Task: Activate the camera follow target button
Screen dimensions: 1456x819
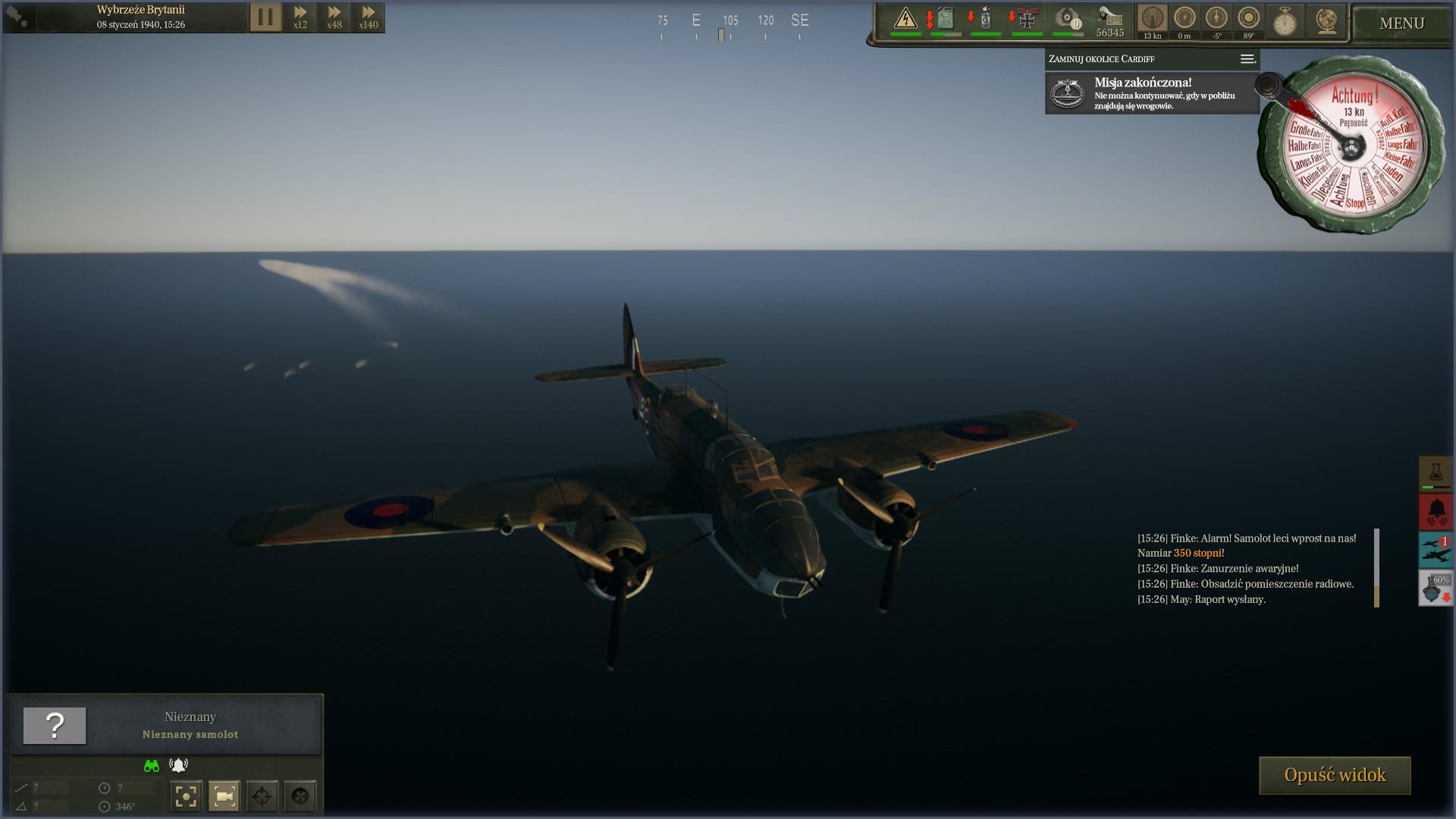Action: (x=224, y=796)
